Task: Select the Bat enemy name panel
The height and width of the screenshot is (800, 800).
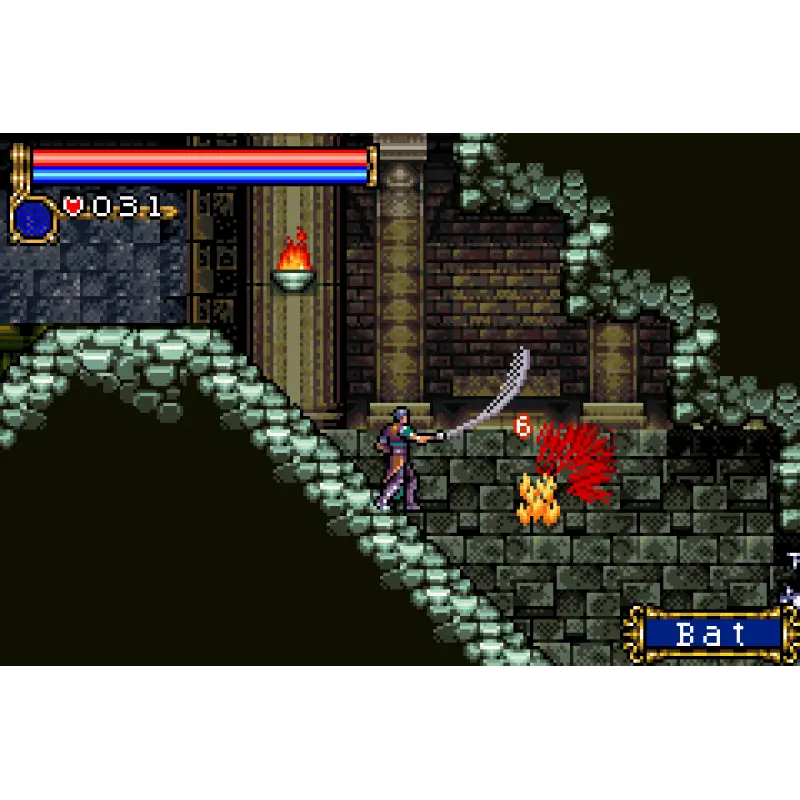Action: pyautogui.click(x=712, y=633)
